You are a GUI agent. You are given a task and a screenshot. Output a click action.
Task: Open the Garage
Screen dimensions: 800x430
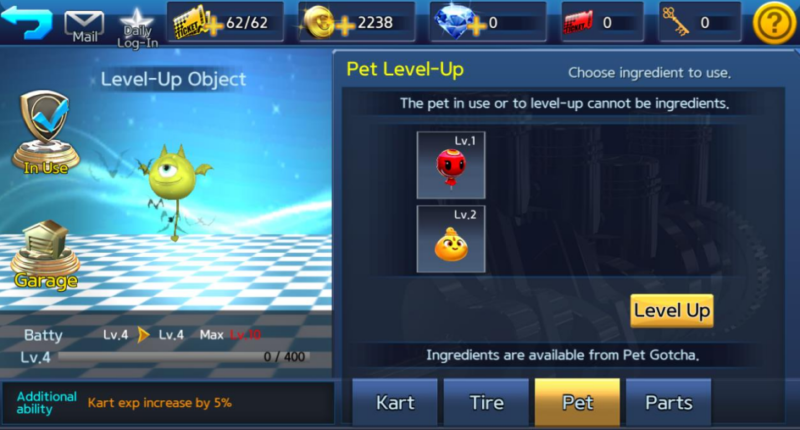click(x=45, y=256)
